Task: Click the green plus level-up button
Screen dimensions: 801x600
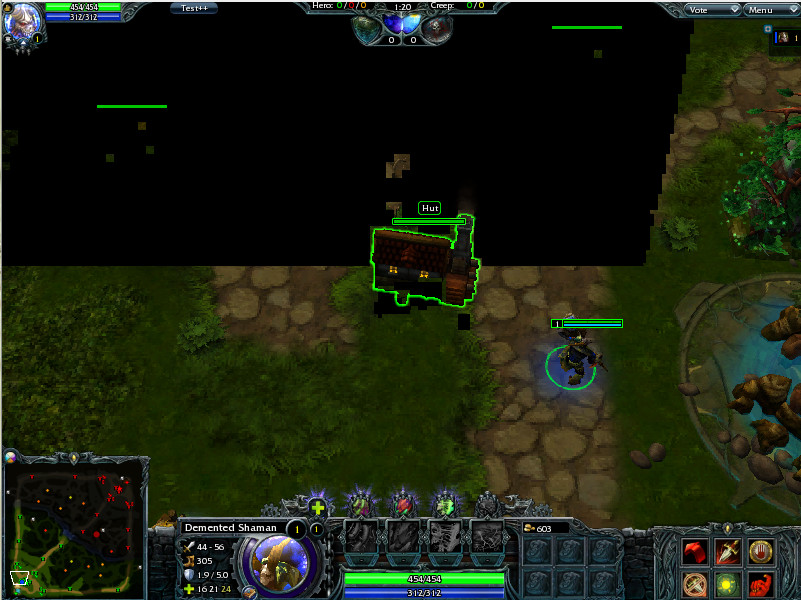Action: (318, 508)
